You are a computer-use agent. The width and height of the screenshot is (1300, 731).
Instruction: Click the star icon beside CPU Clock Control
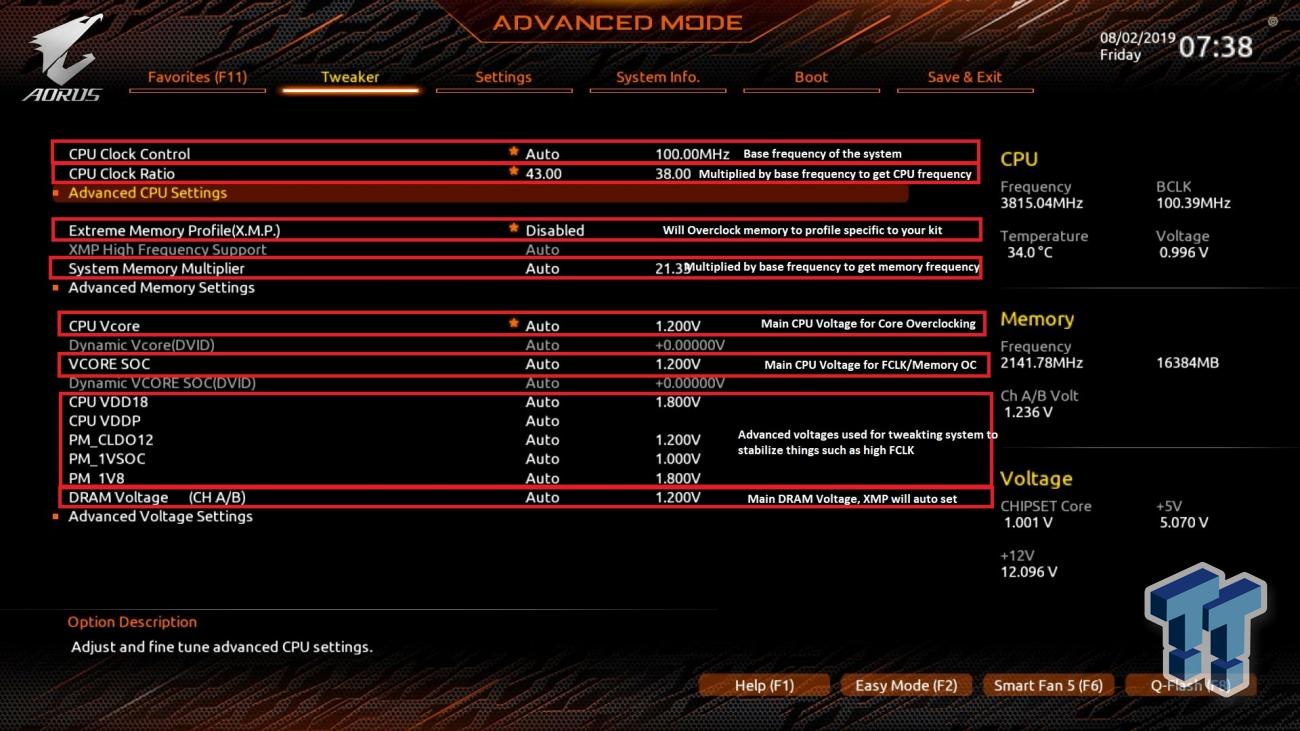click(x=513, y=154)
